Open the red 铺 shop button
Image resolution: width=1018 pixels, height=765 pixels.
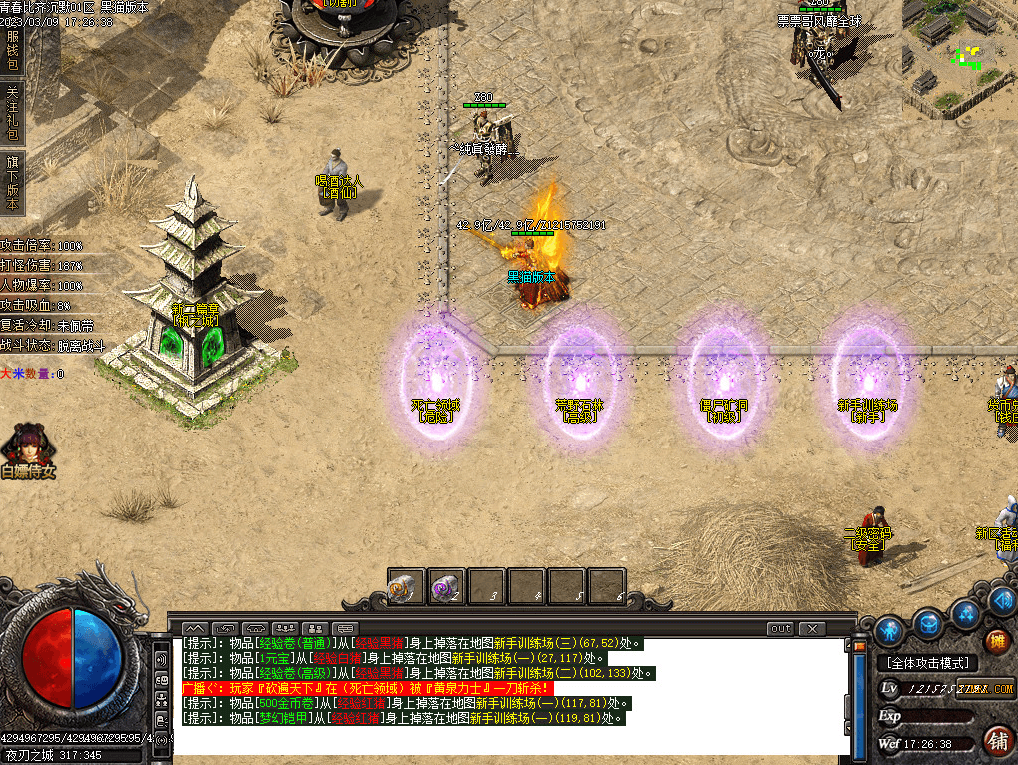(997, 741)
